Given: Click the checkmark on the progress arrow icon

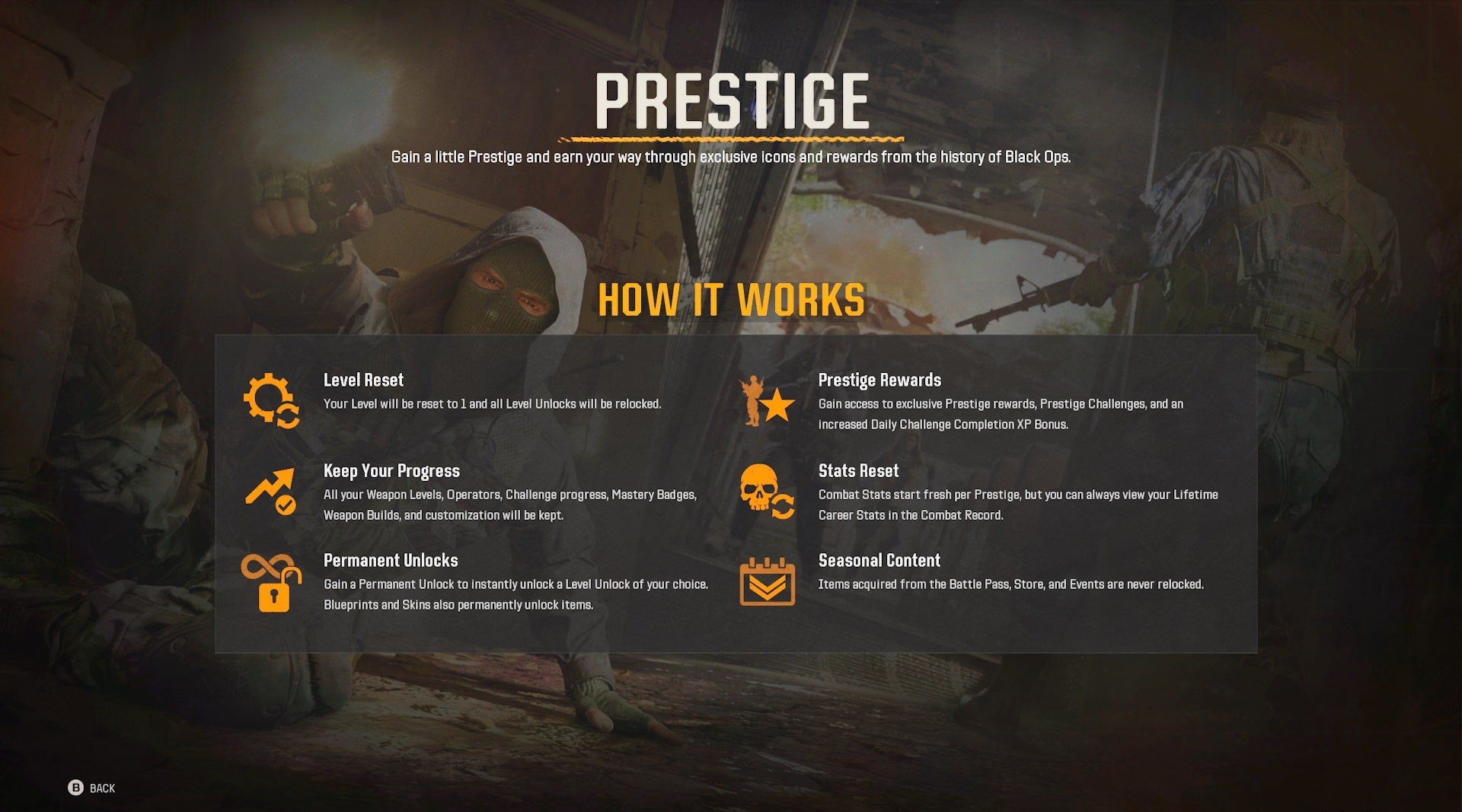Looking at the screenshot, I should click(x=286, y=506).
